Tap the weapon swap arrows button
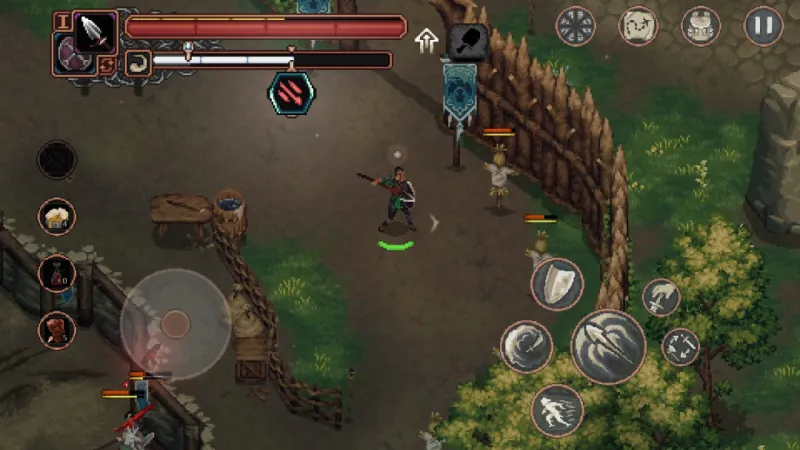Image resolution: width=800 pixels, height=450 pixels. coord(107,66)
